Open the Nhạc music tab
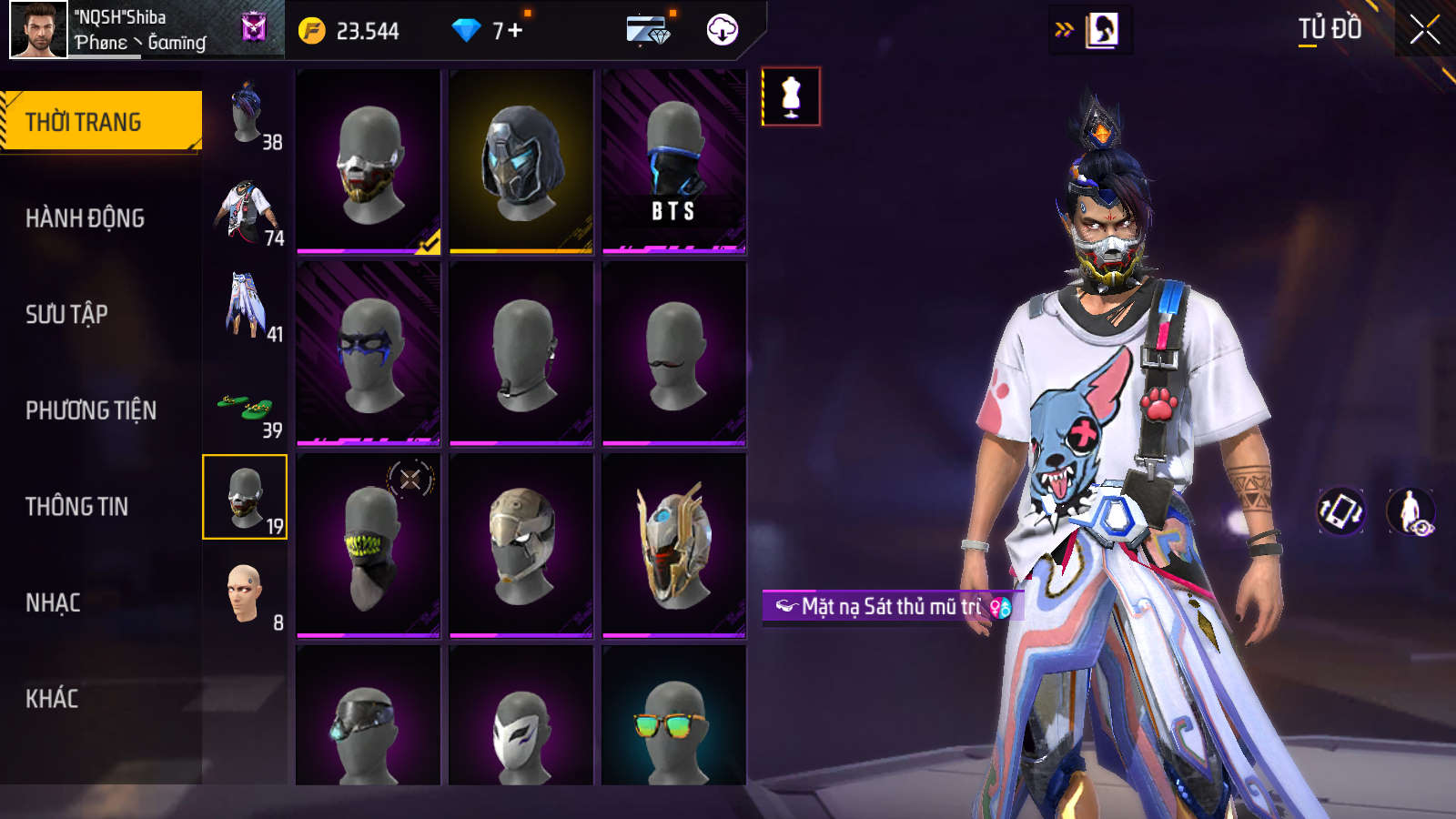Viewport: 1456px width, 819px height. pyautogui.click(x=53, y=602)
